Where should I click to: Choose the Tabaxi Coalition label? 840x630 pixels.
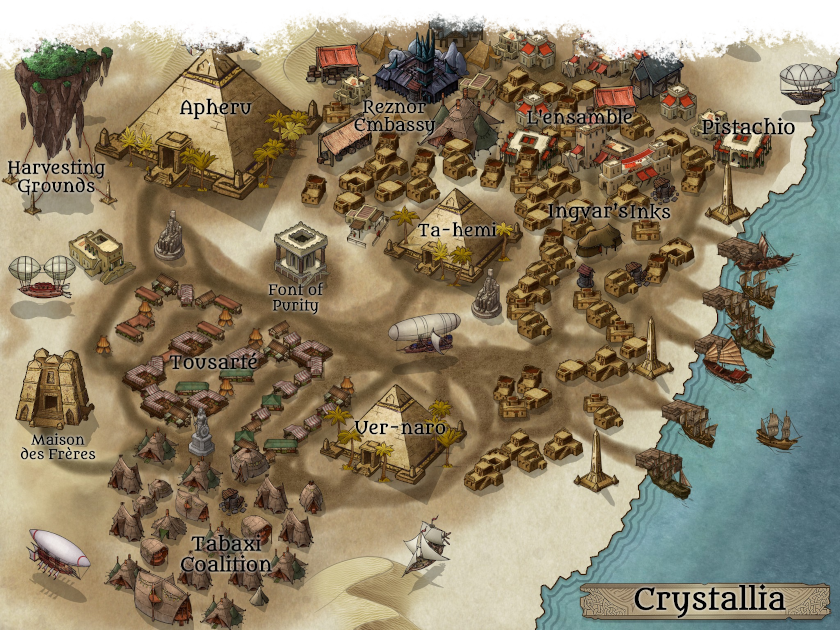(x=225, y=554)
